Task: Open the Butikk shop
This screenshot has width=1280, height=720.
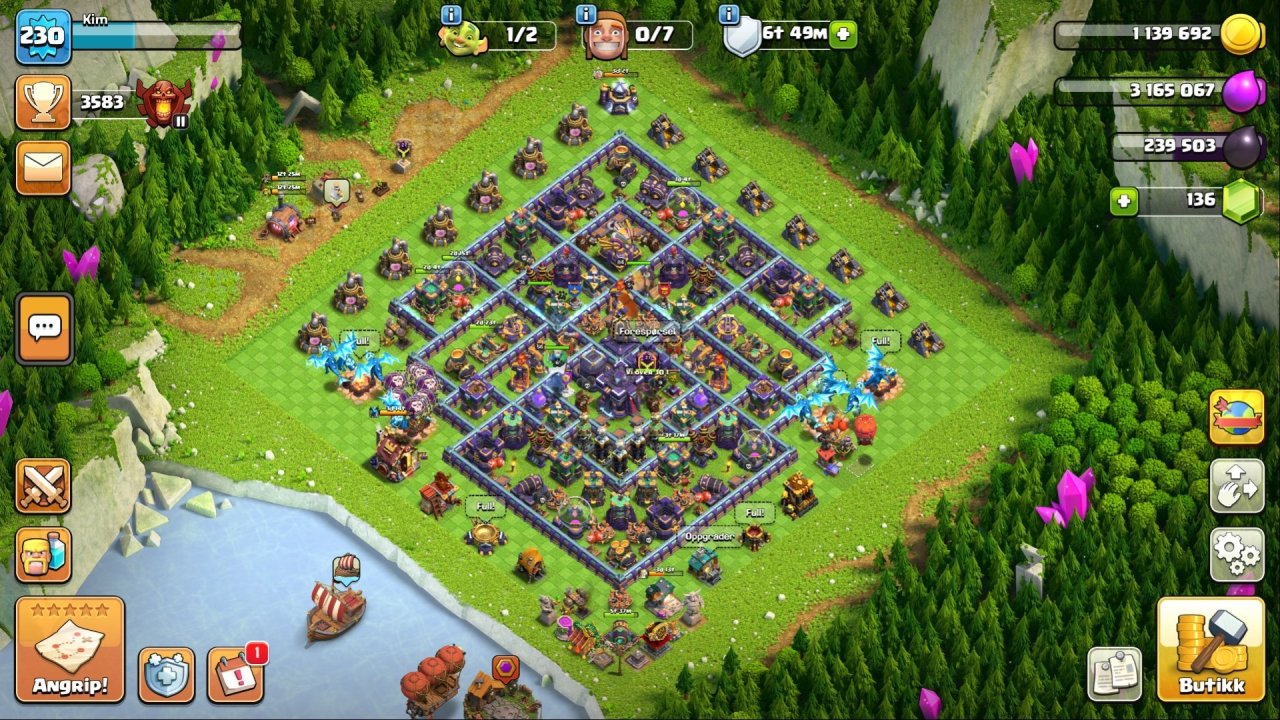Action: tap(1210, 649)
